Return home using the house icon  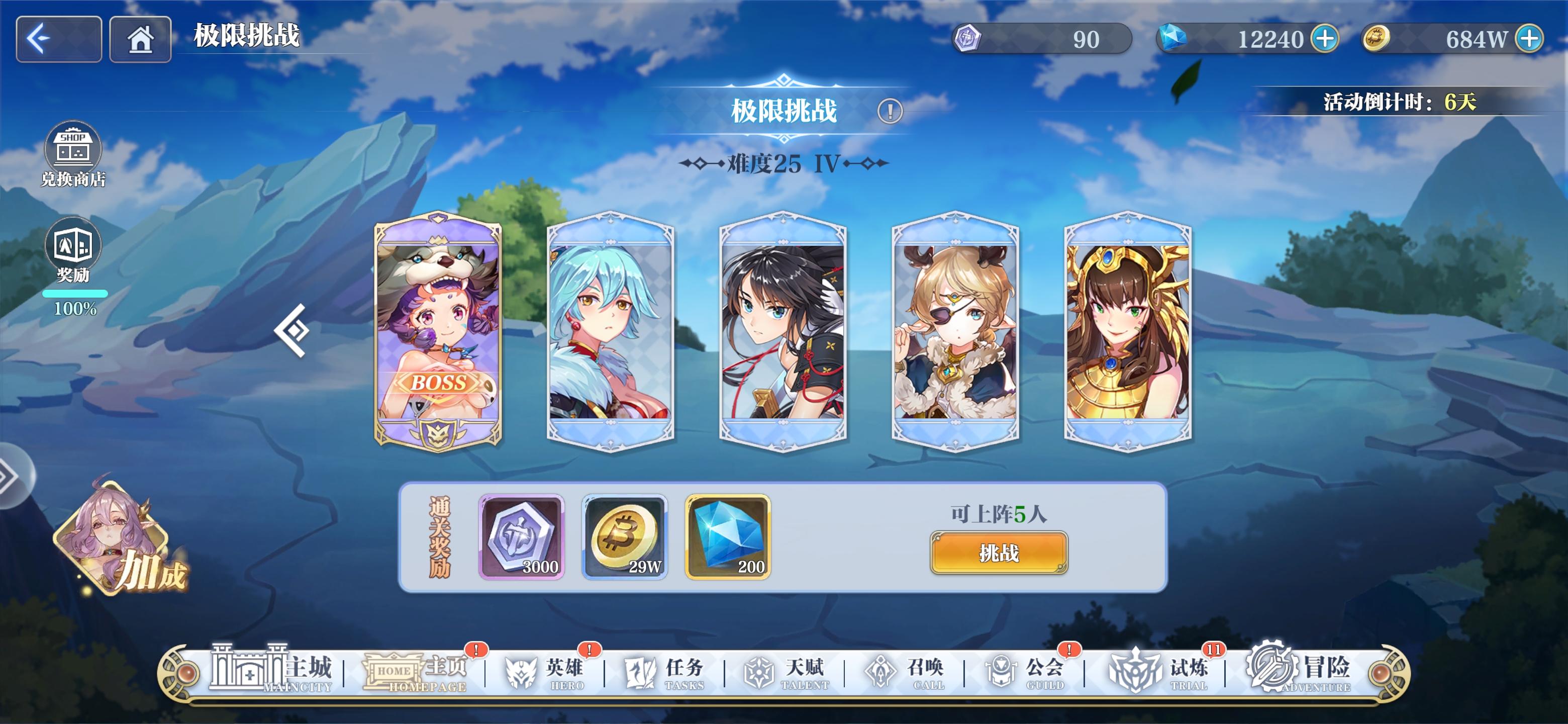141,39
